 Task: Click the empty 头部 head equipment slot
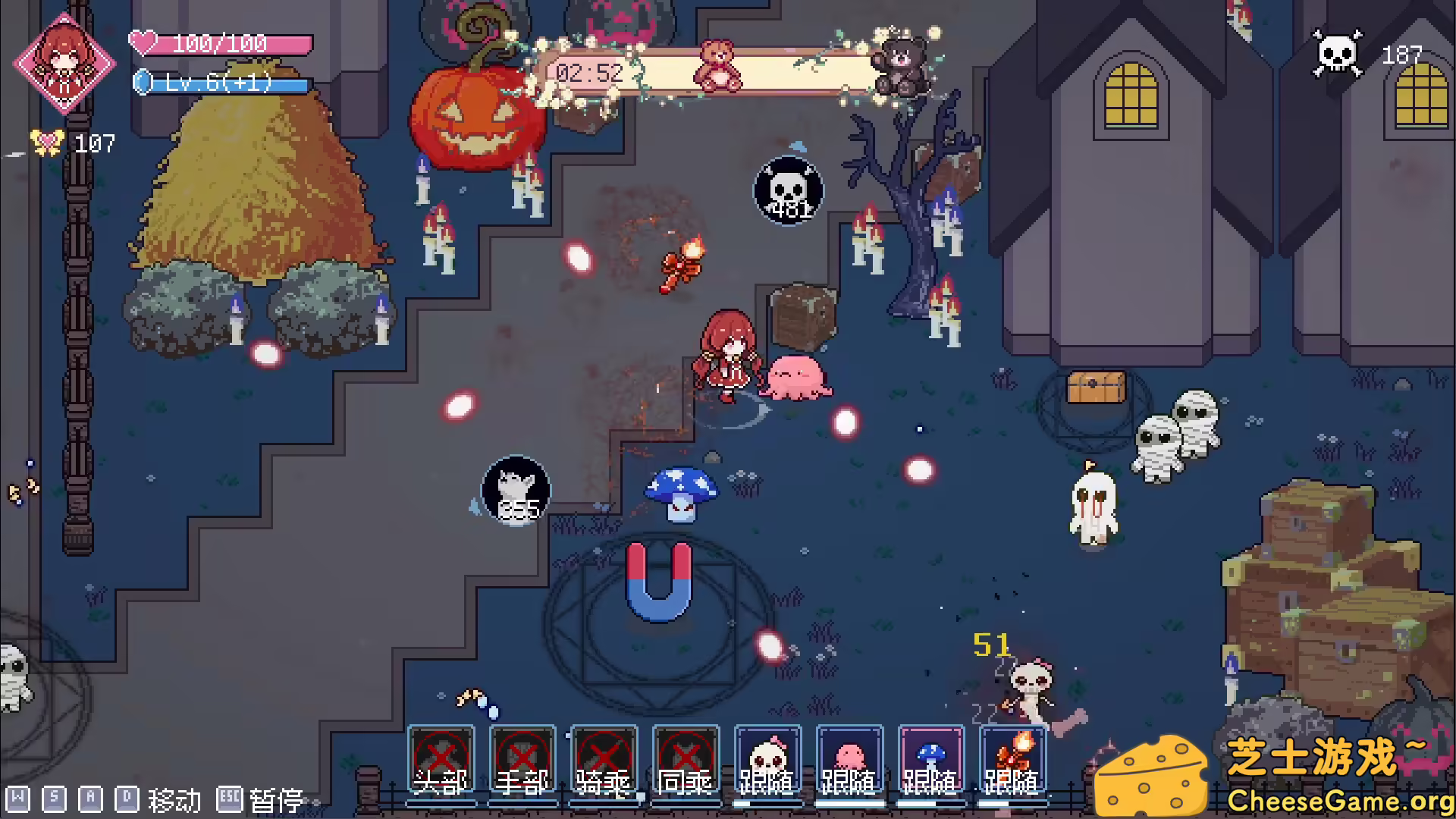tap(441, 757)
